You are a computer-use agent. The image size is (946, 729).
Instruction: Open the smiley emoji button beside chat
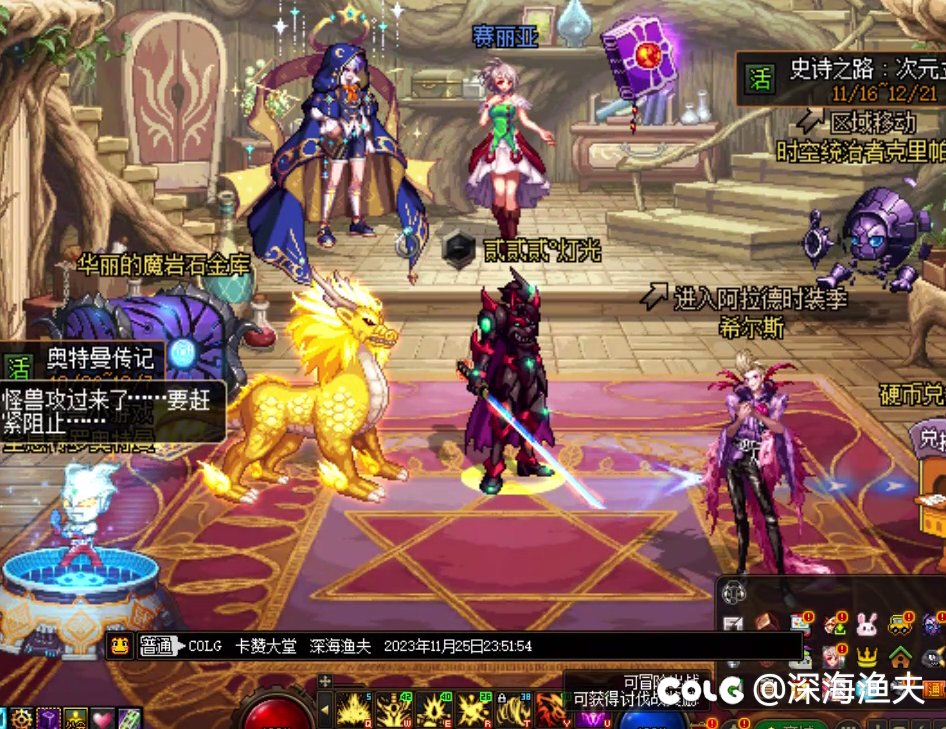tap(118, 646)
